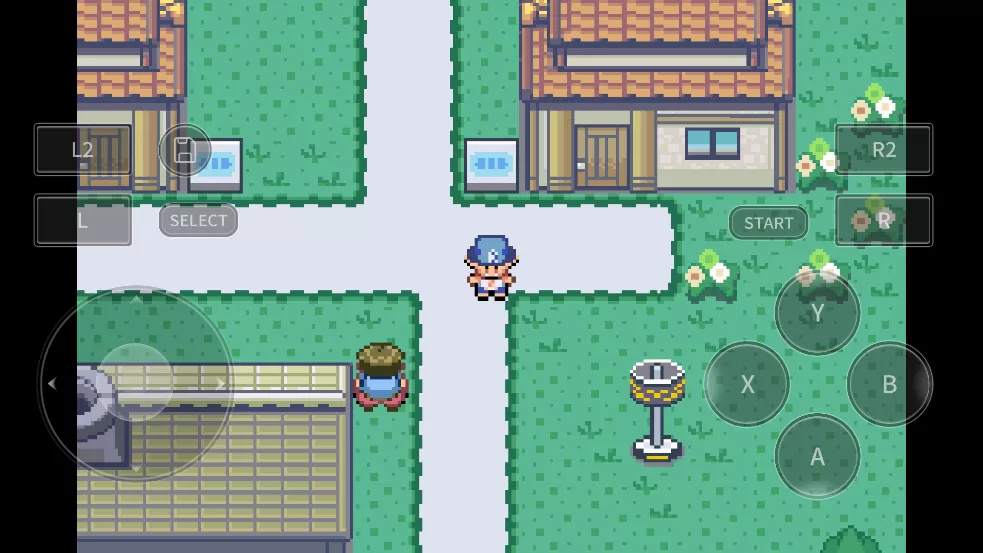Tap the L shoulder button
This screenshot has width=983, height=553.
pyautogui.click(x=83, y=220)
